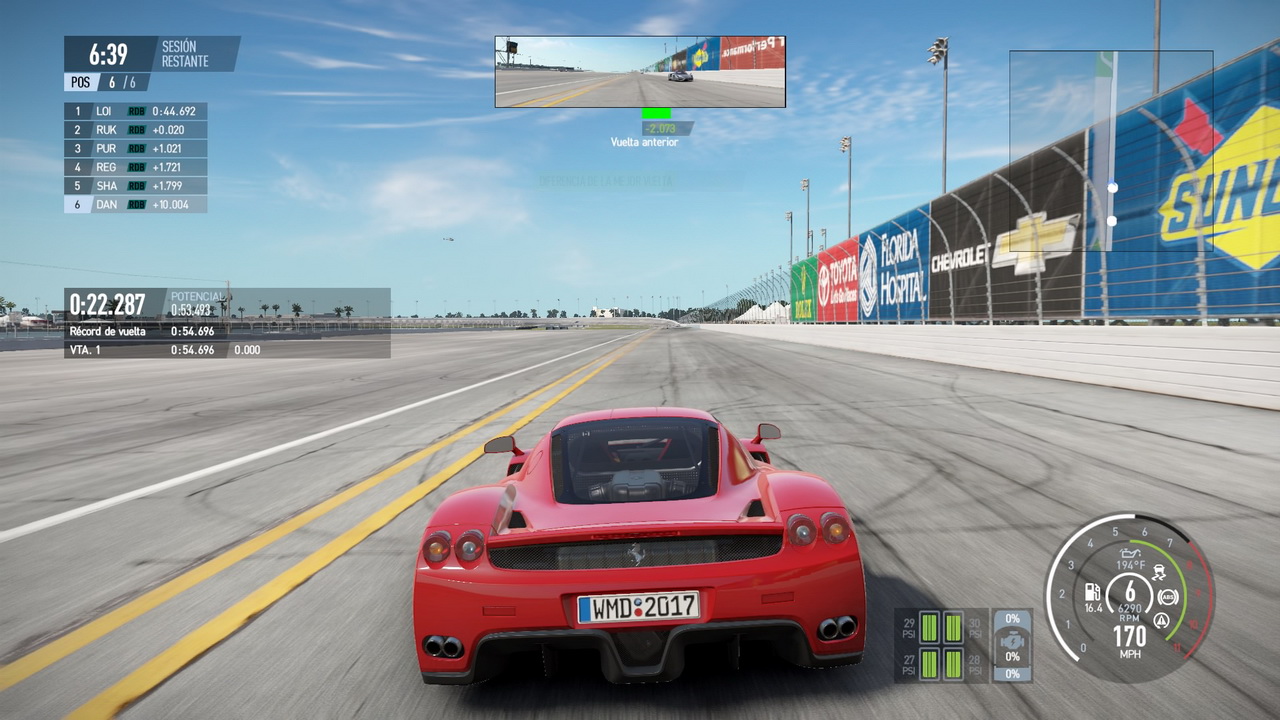1280x720 pixels.
Task: Open the track map overlay
Action: pyautogui.click(x=1111, y=150)
